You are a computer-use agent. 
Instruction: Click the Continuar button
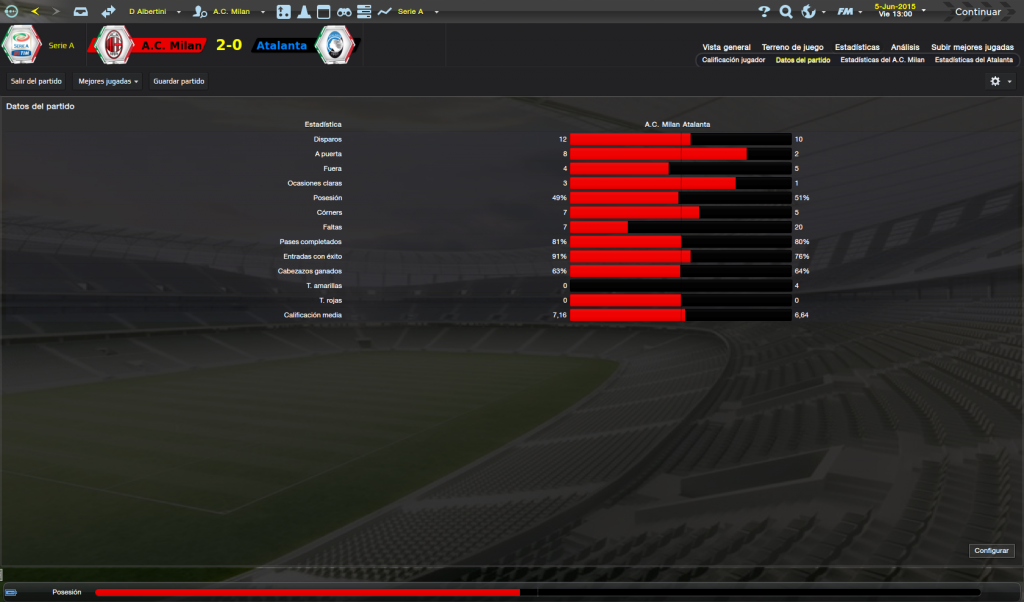coord(977,12)
